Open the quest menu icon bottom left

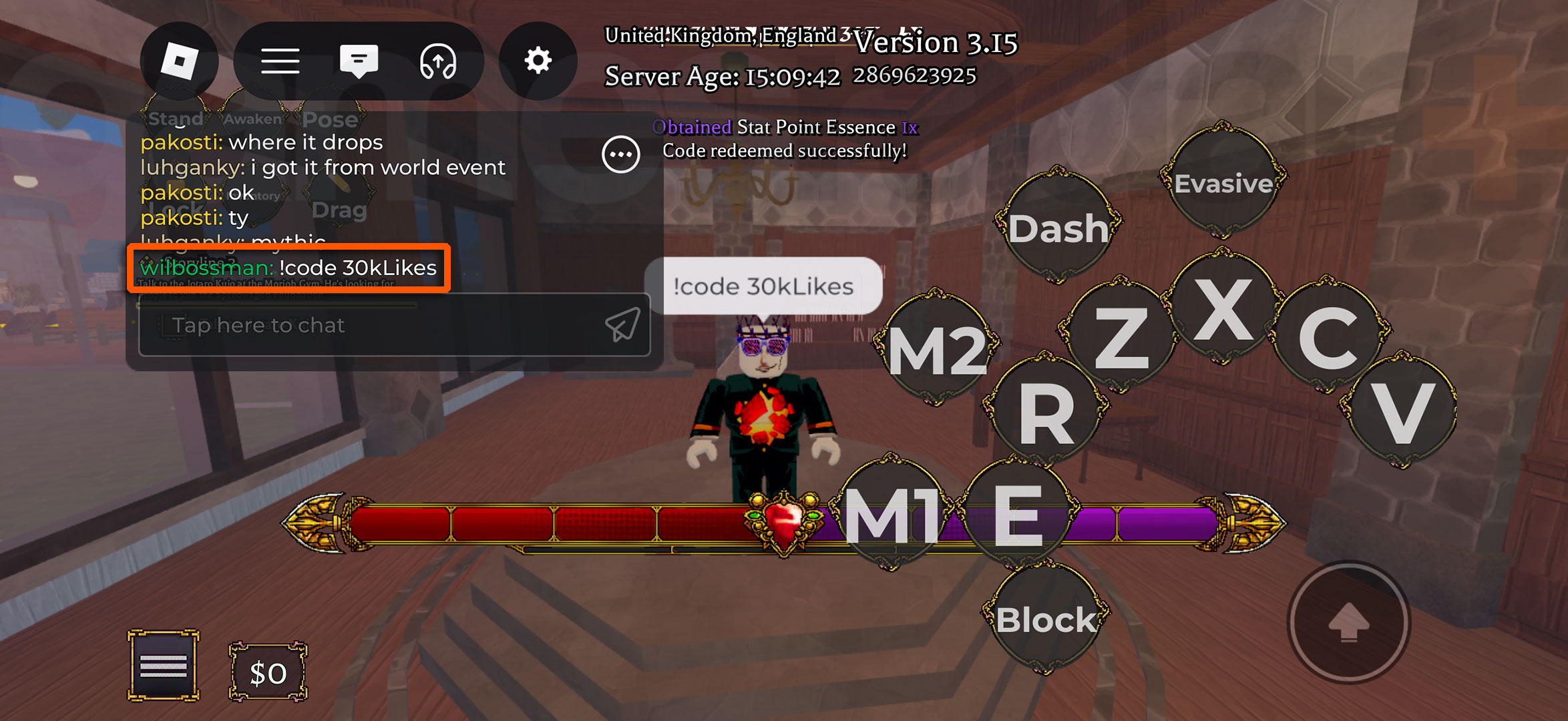click(x=162, y=665)
